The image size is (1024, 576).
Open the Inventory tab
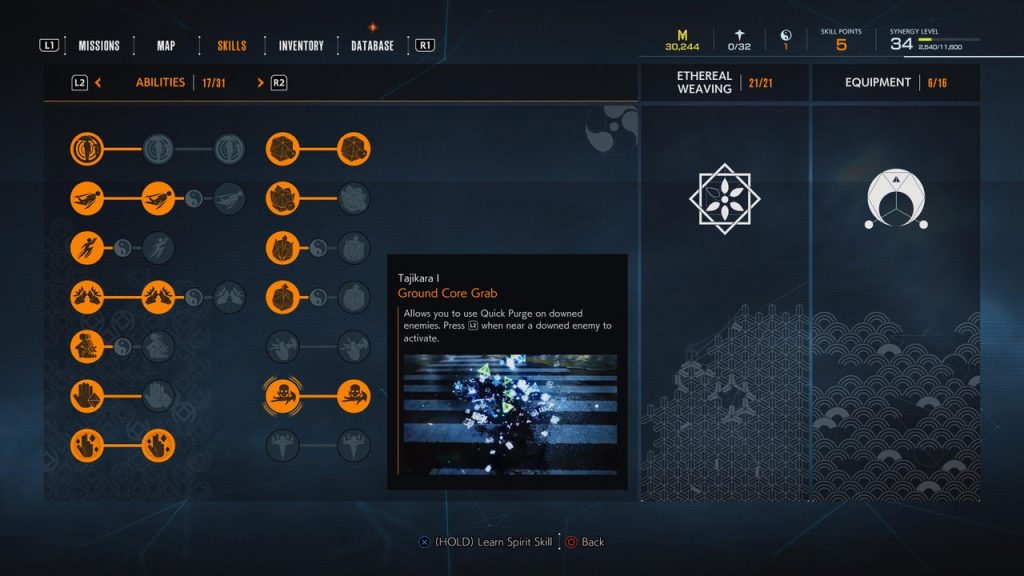[x=301, y=46]
